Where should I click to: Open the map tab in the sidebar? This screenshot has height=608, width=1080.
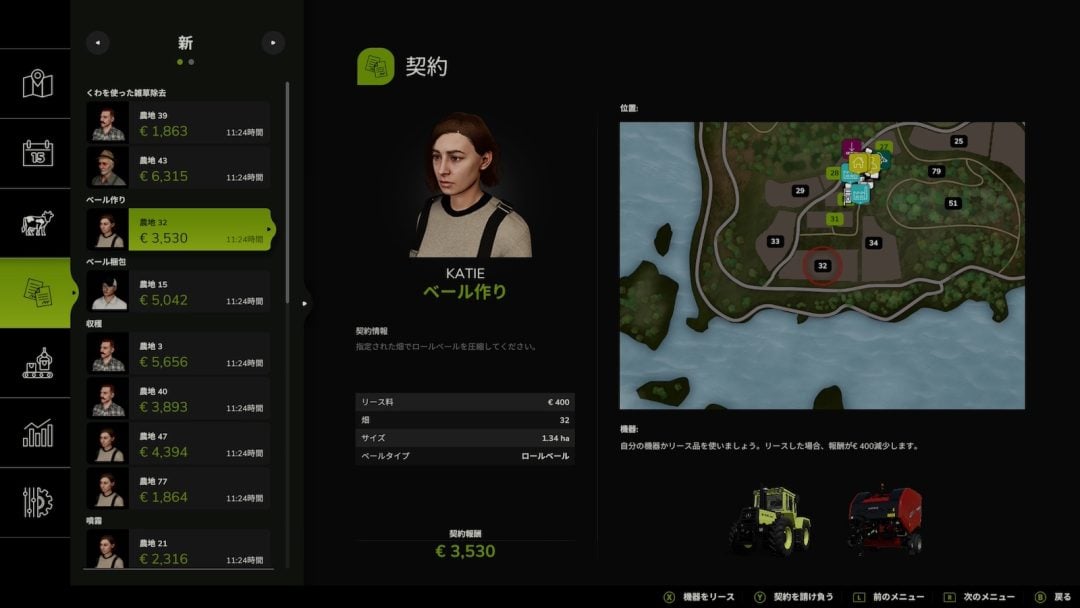[37, 84]
